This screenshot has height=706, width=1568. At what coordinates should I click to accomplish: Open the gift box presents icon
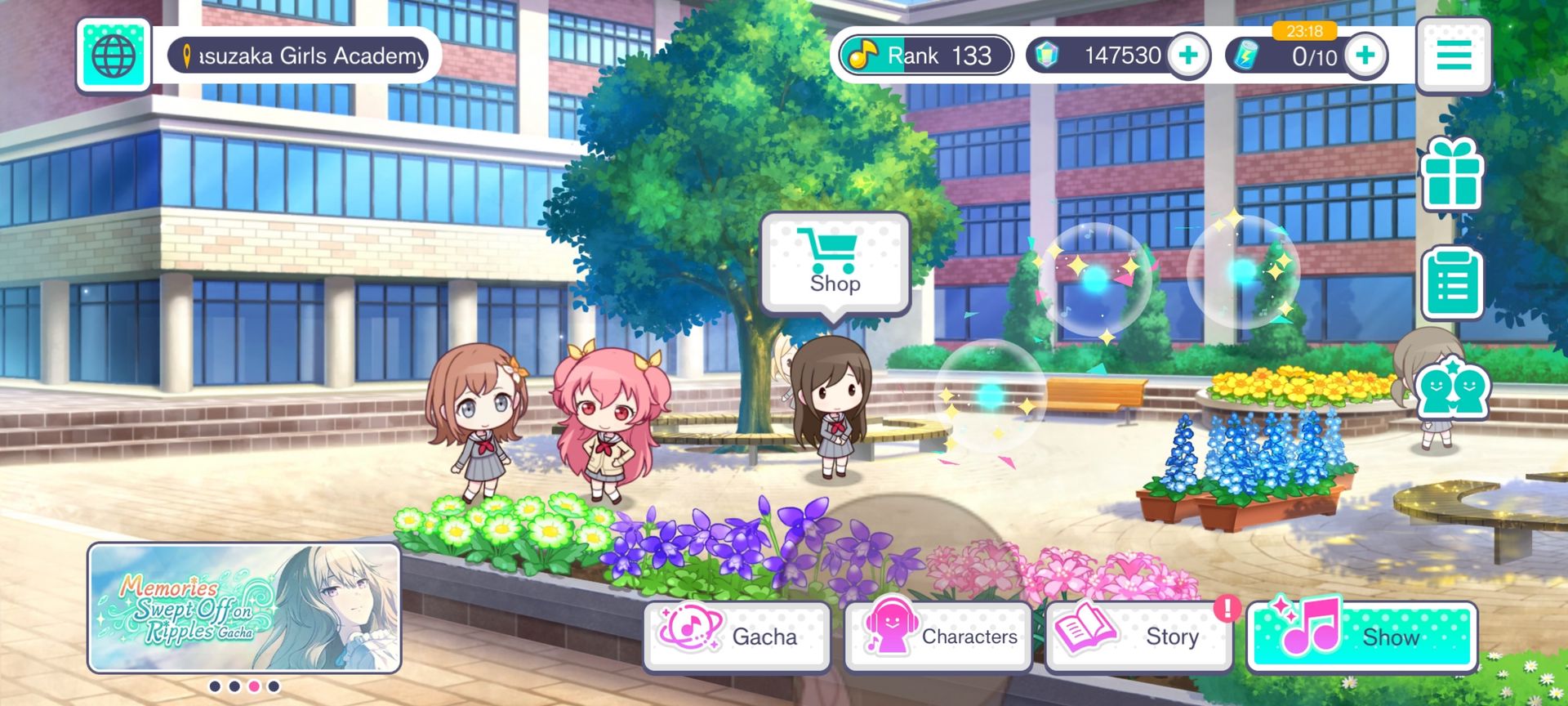tap(1452, 174)
